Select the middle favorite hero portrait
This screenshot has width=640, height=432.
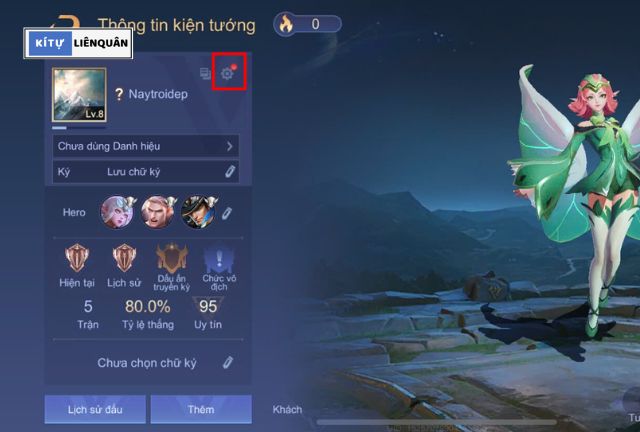pyautogui.click(x=157, y=212)
